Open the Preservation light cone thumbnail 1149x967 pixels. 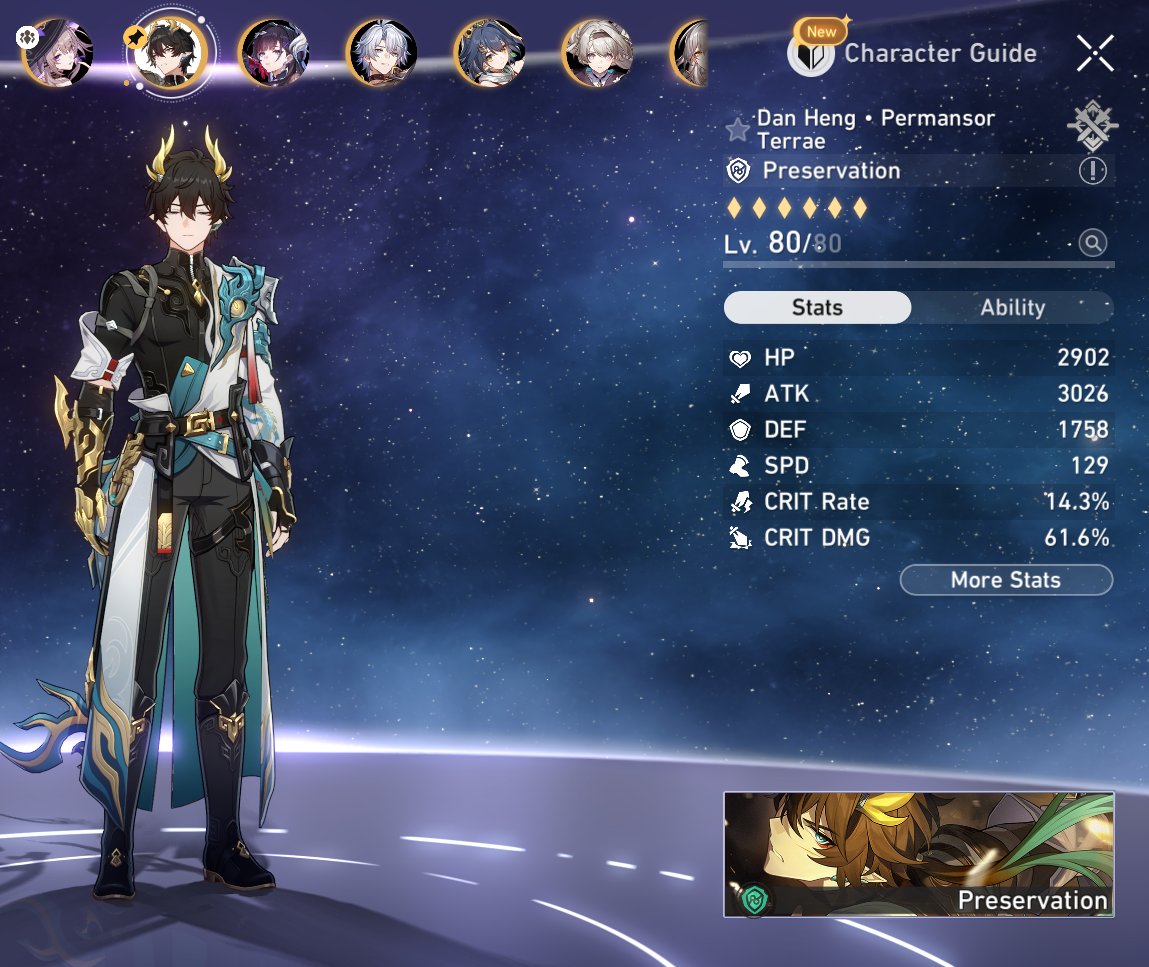pos(918,855)
